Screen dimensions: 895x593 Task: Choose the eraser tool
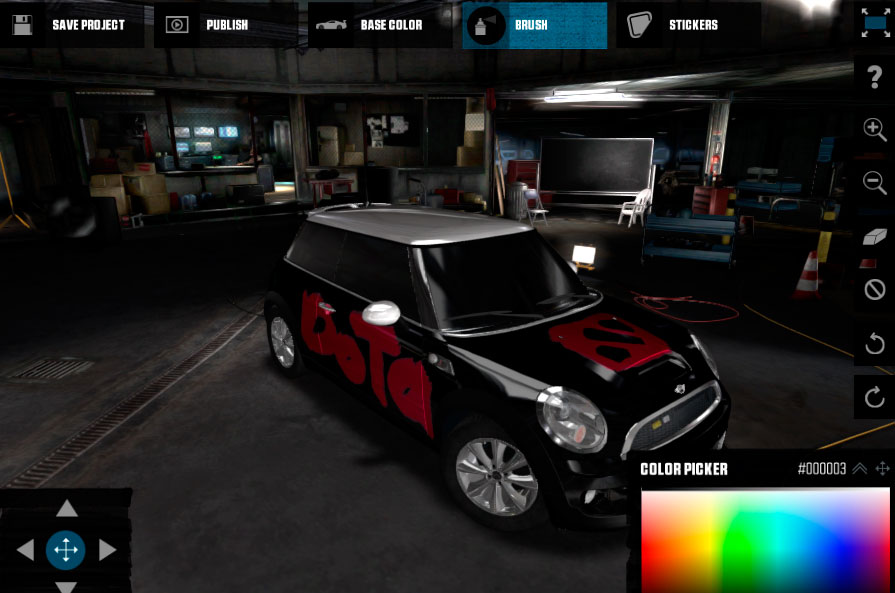[x=875, y=236]
